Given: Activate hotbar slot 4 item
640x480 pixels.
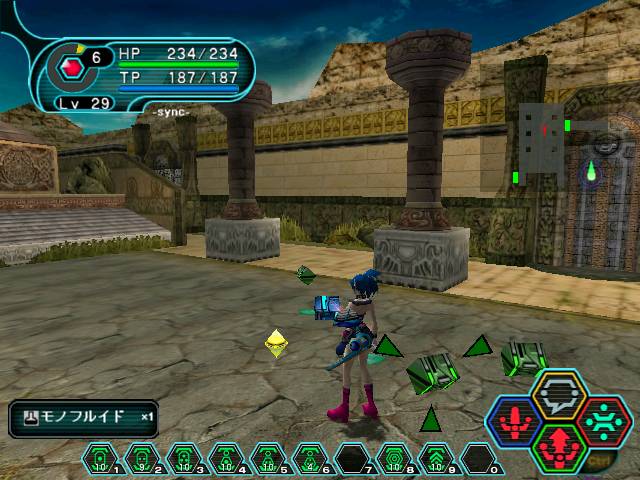Looking at the screenshot, I should (227, 459).
